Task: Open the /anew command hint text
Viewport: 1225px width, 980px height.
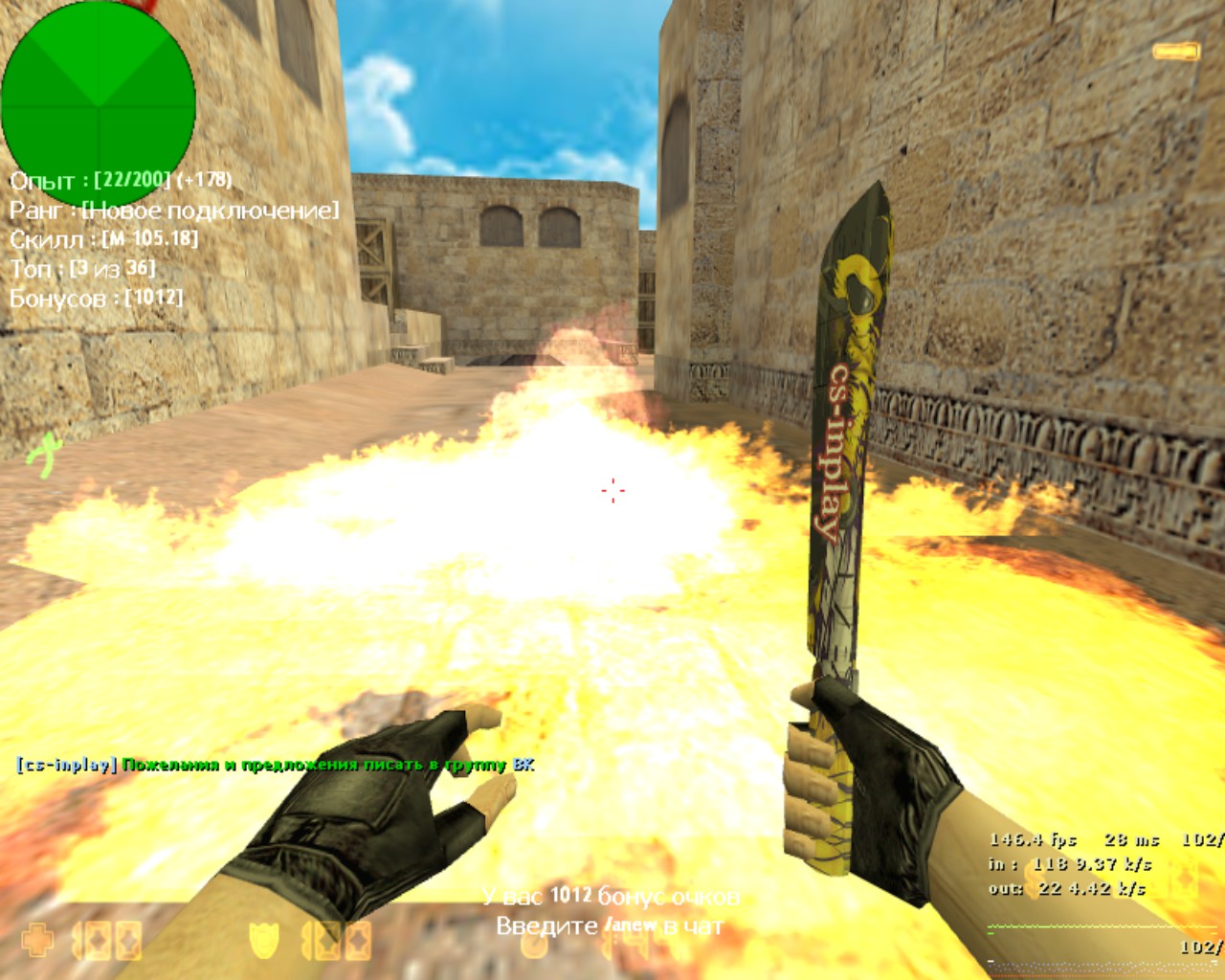Action: point(632,924)
